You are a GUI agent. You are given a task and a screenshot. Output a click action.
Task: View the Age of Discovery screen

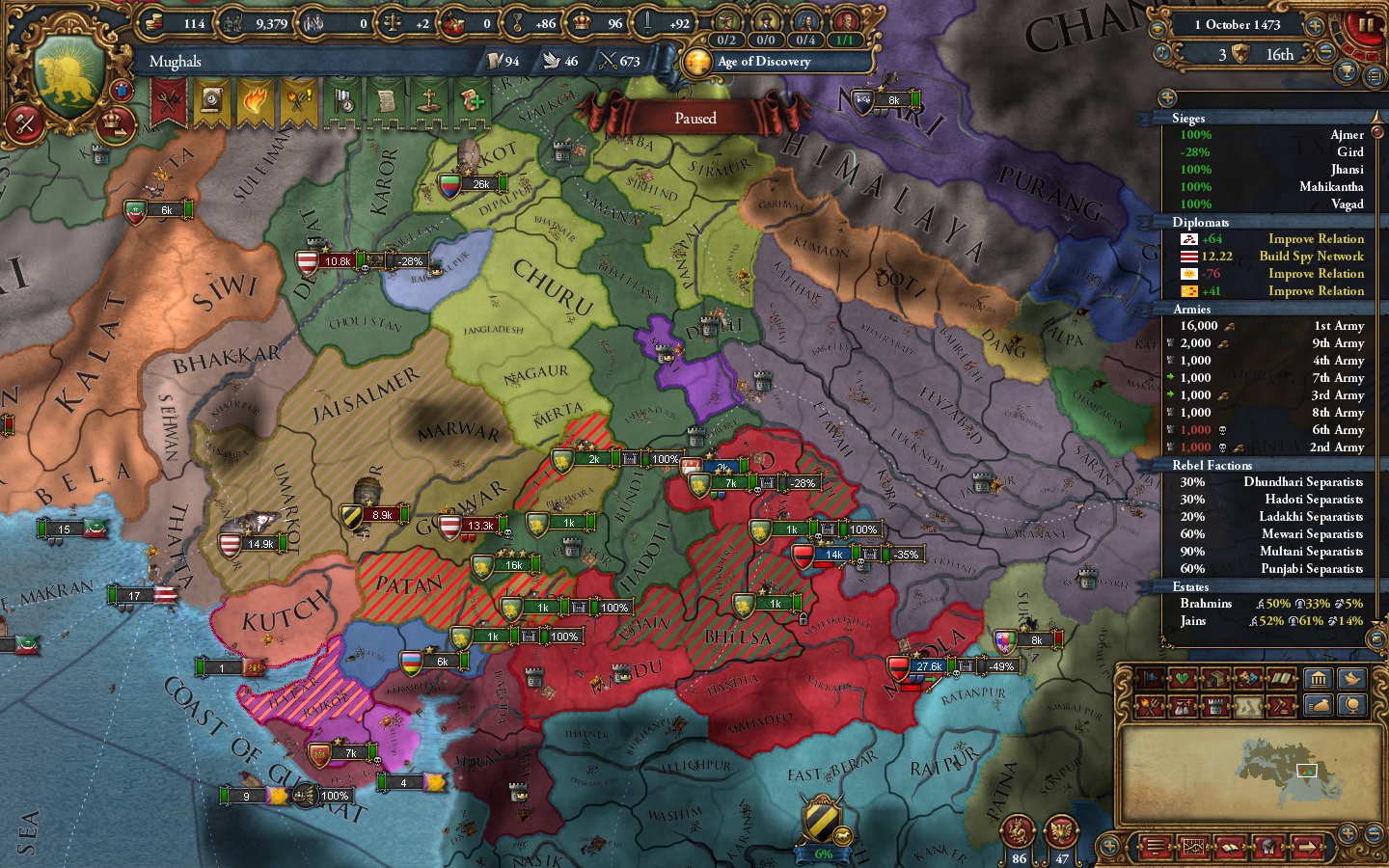click(x=772, y=62)
